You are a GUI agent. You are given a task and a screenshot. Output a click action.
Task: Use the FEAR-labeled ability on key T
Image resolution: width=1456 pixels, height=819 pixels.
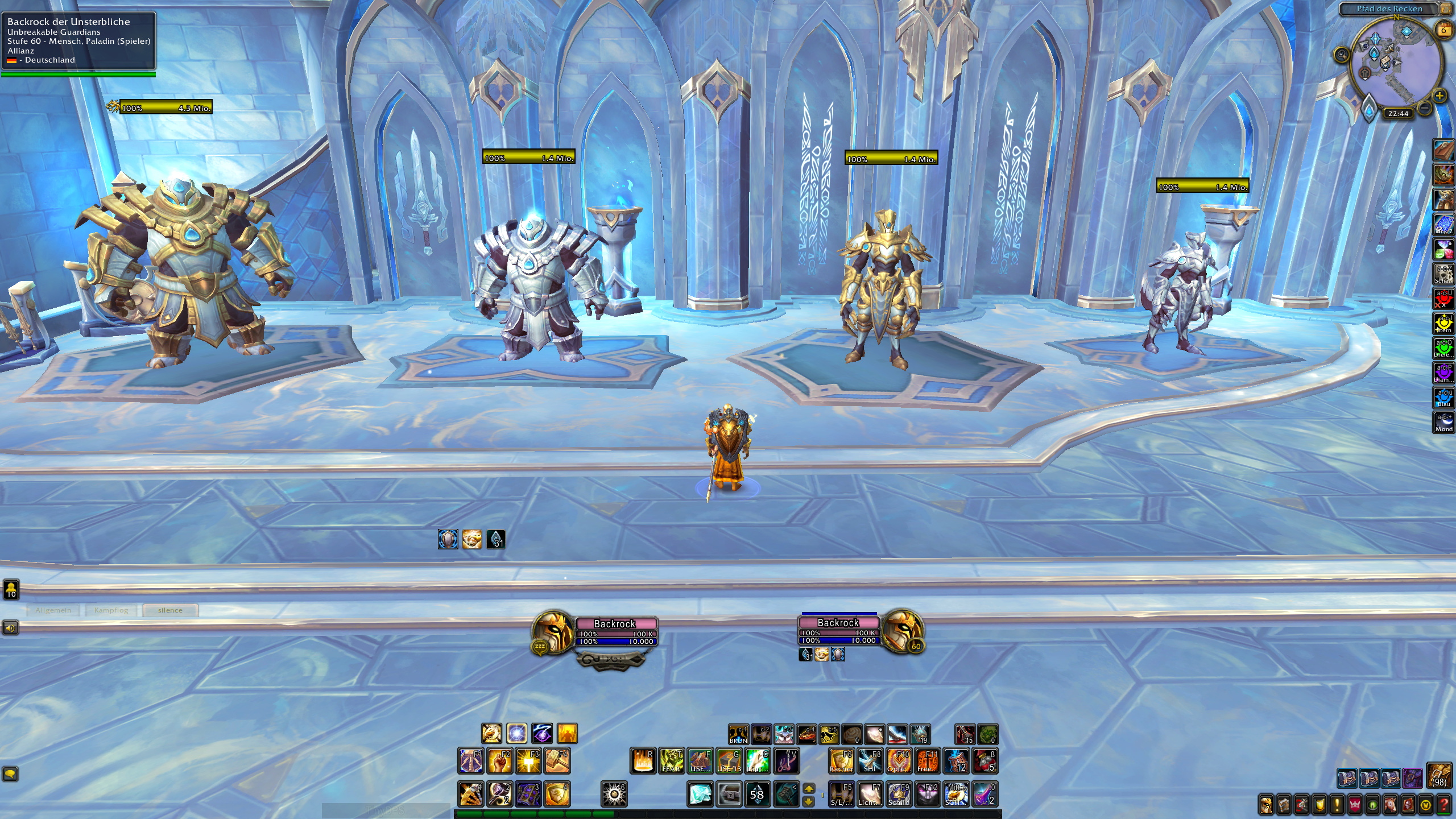pos(672,761)
